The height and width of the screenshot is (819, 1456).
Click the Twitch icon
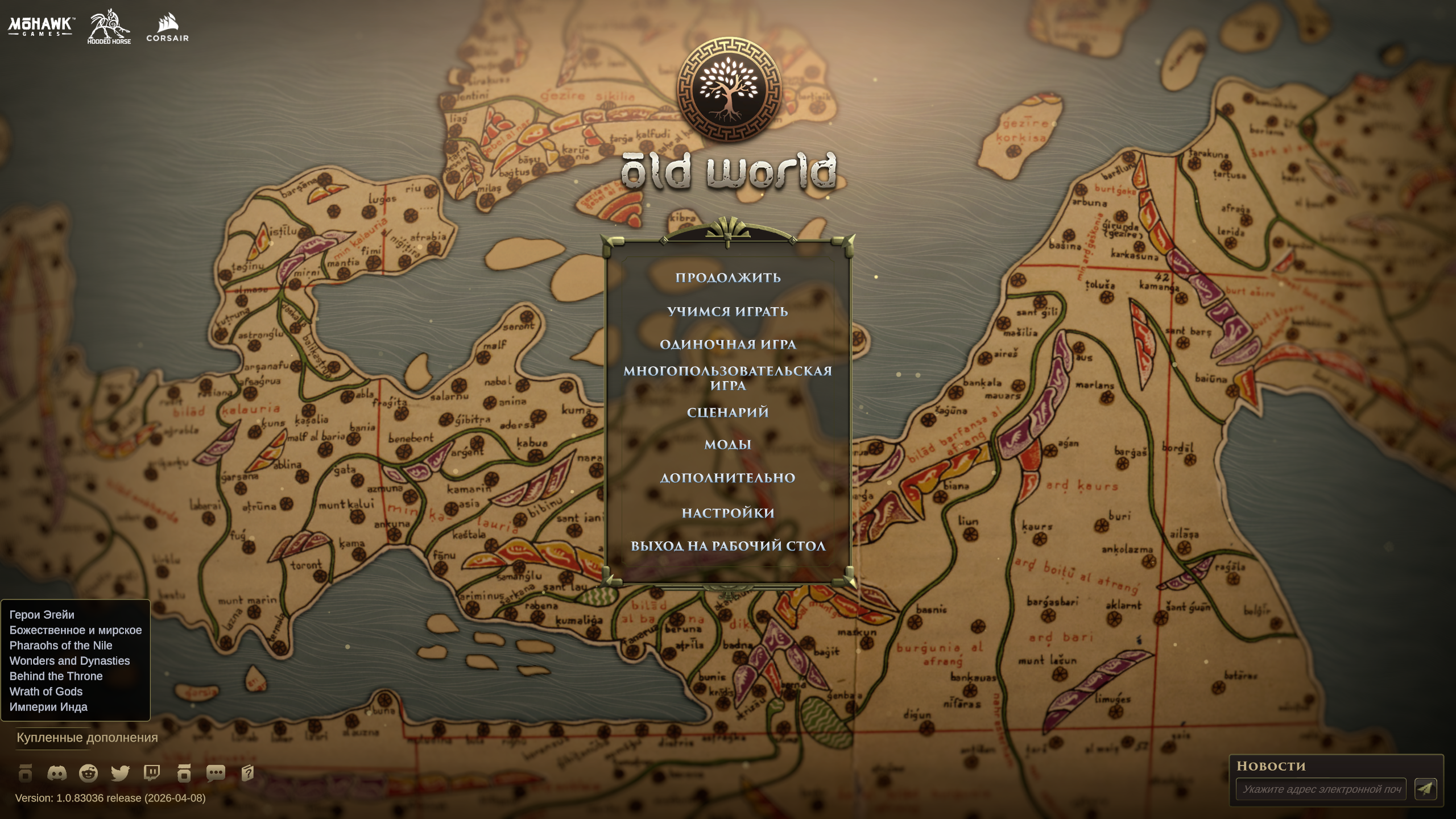pos(152,773)
